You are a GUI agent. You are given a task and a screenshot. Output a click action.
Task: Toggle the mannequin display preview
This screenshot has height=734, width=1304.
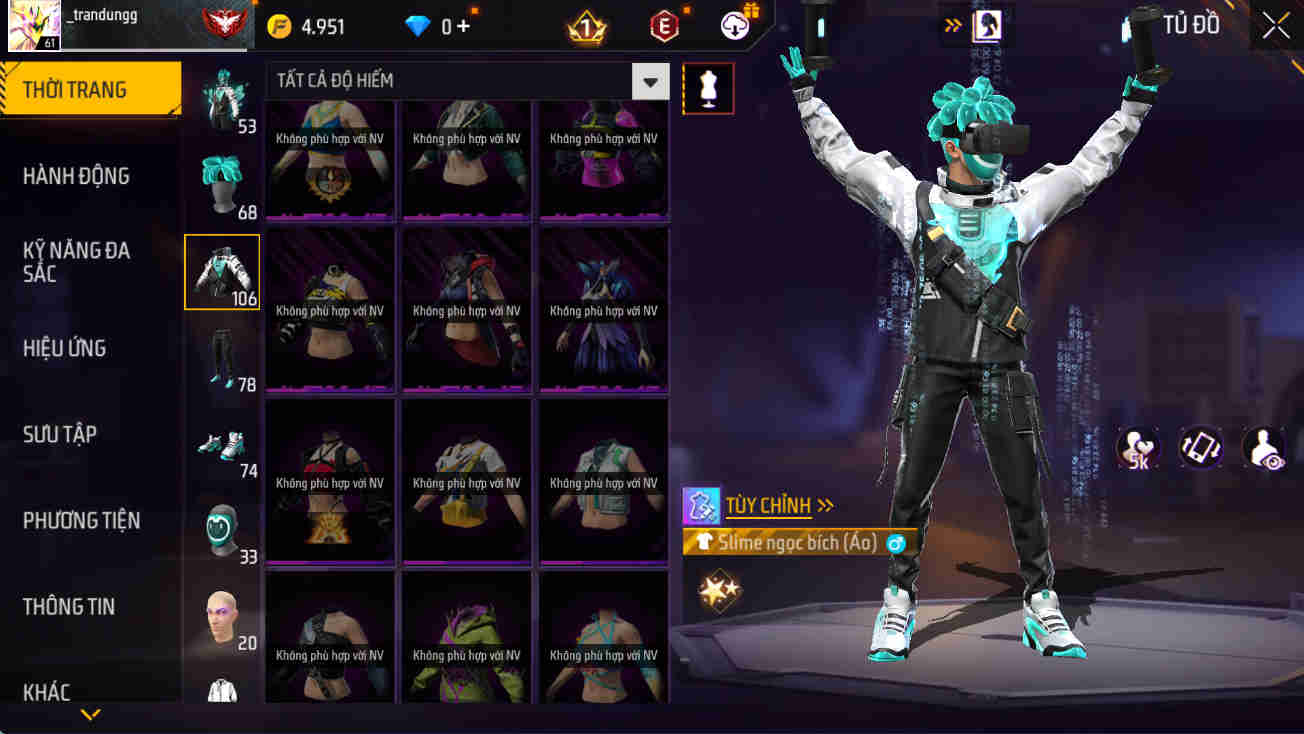coord(708,88)
